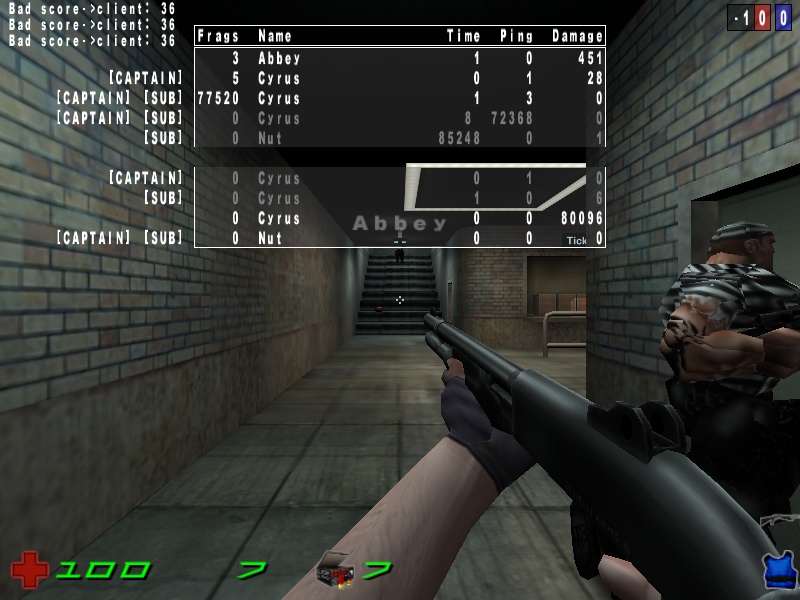800x600 pixels.
Task: Click the Name column header
Action: pyautogui.click(x=275, y=36)
